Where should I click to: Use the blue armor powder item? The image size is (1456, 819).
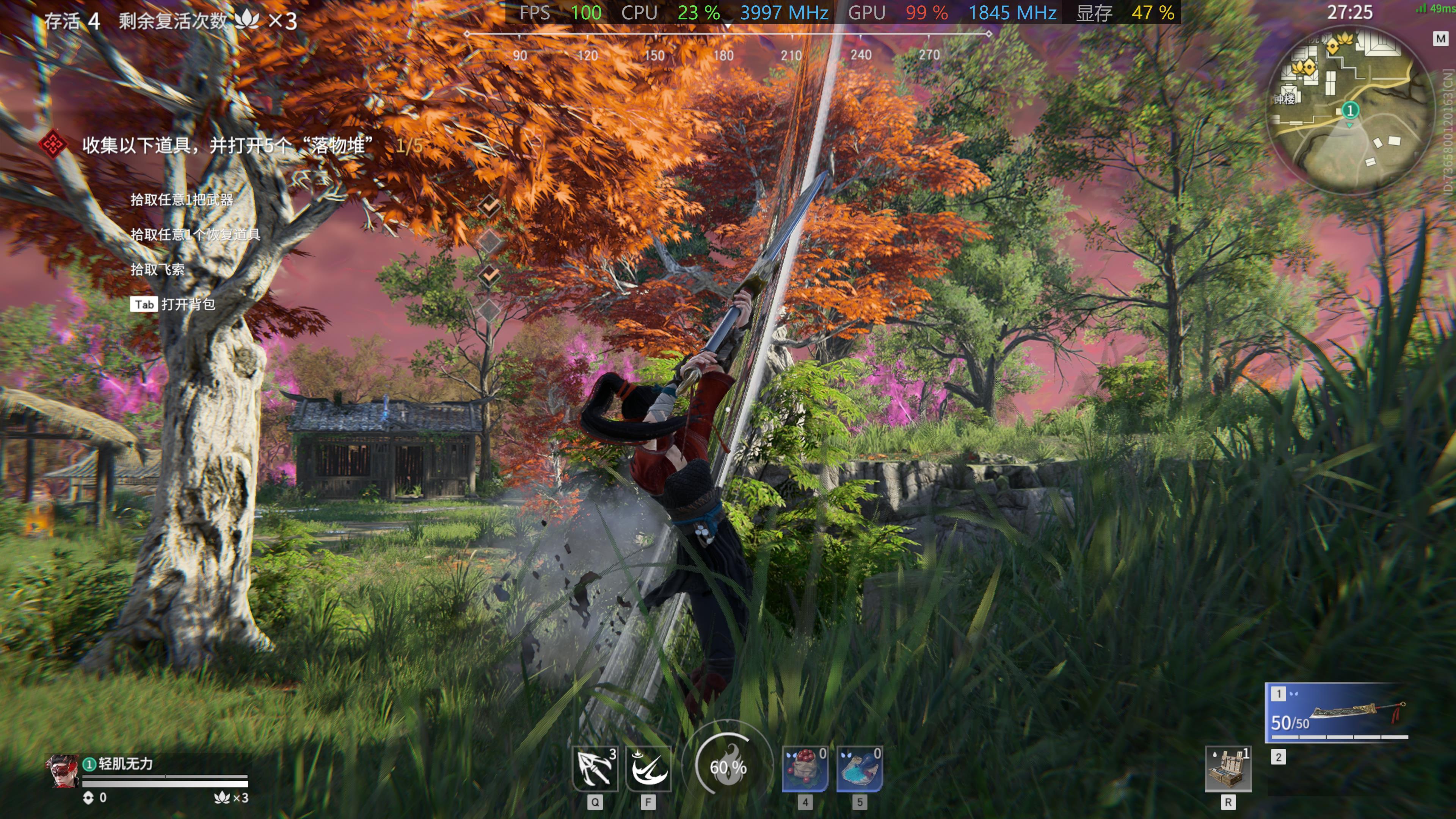pos(859,769)
